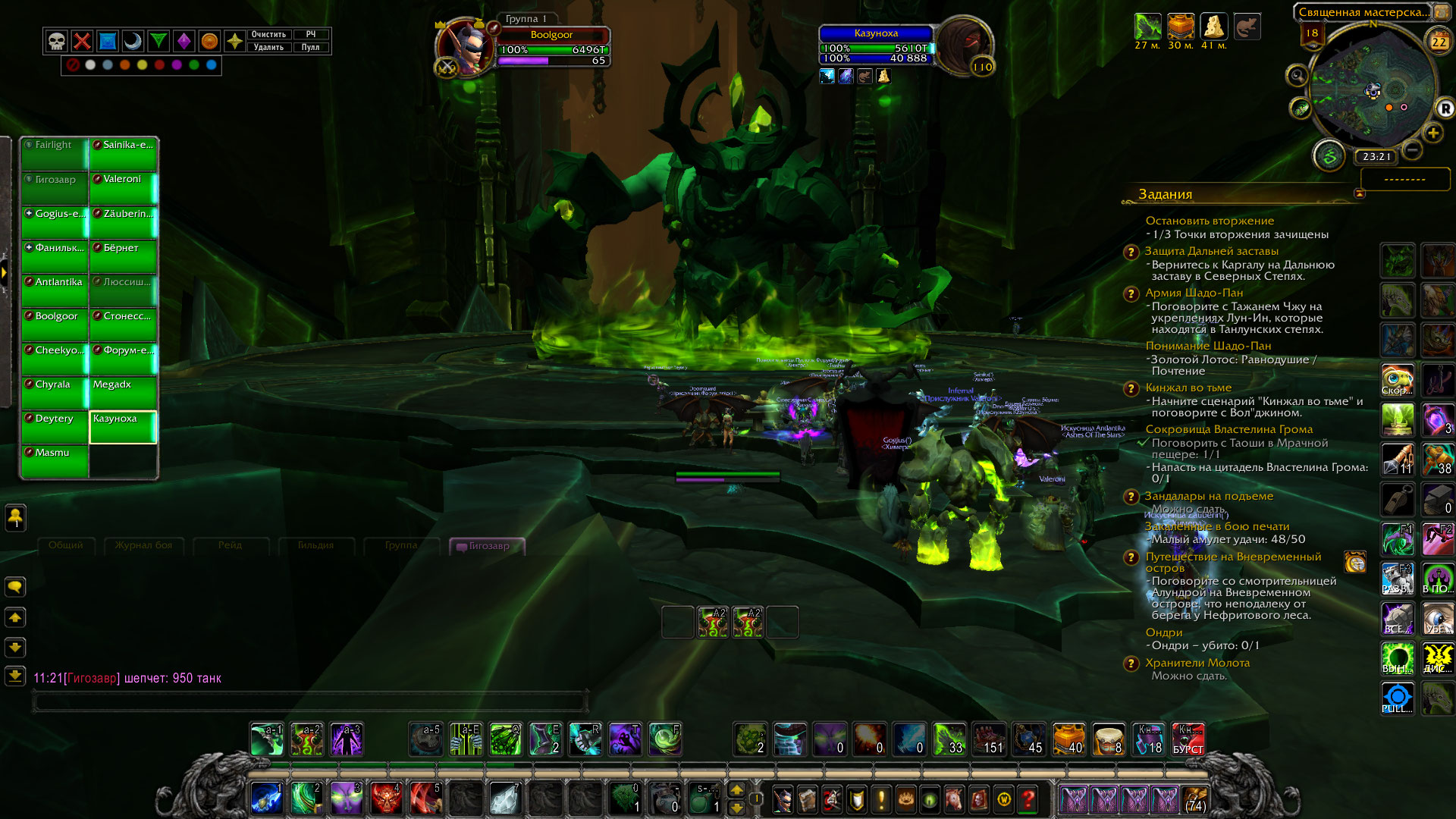
Task: Open the Гильдия chat tab
Action: click(315, 545)
